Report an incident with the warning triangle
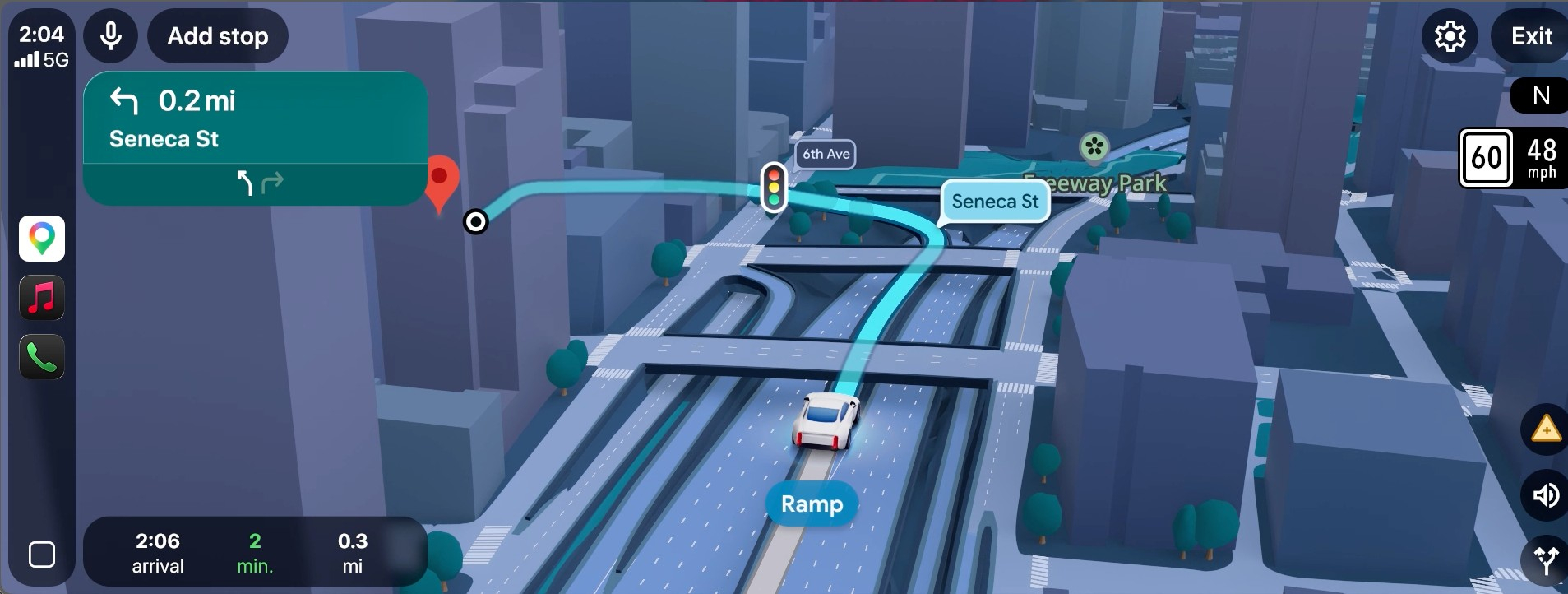 (x=1545, y=429)
